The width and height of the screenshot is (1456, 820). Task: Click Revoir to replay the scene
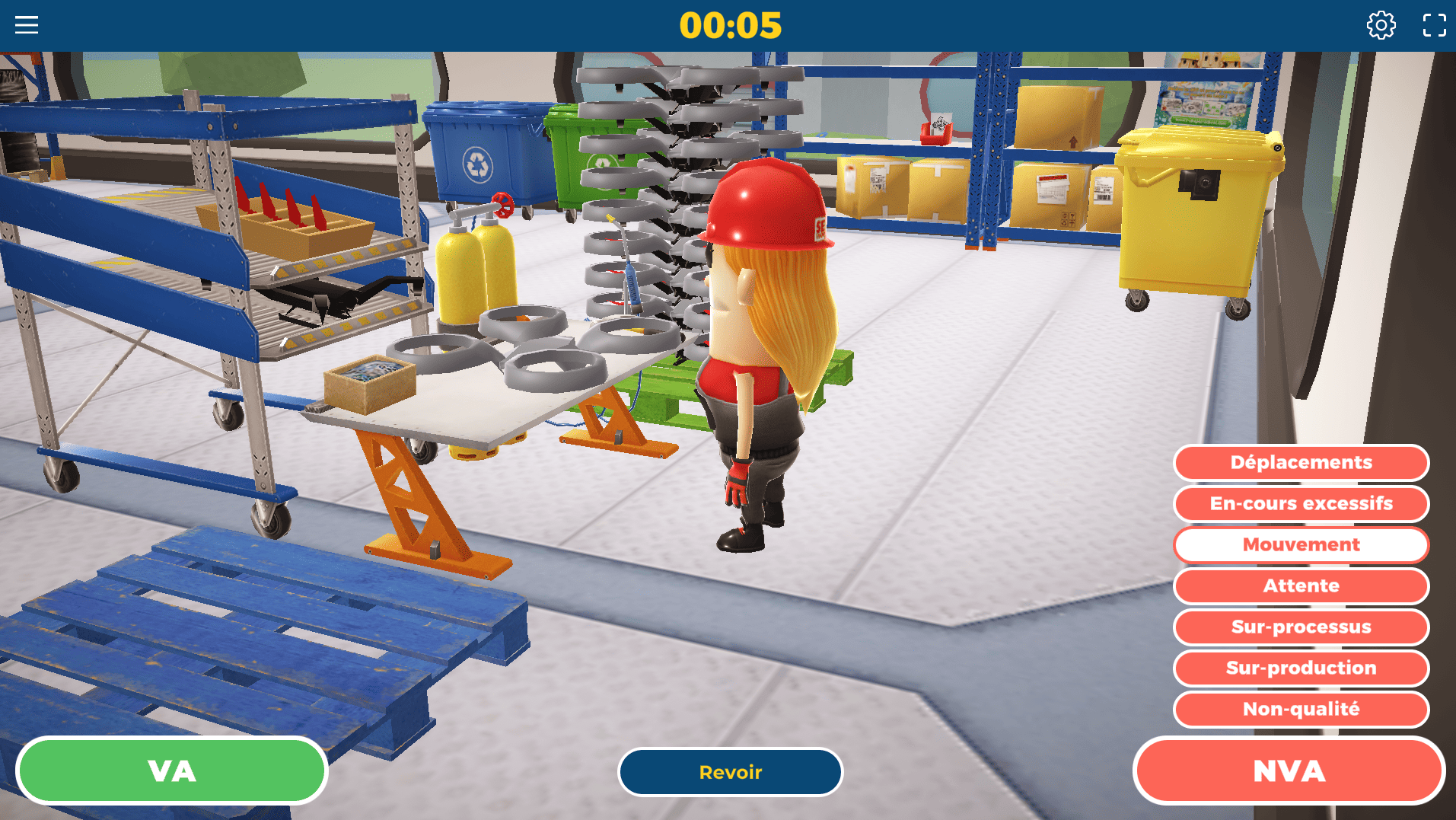tap(730, 772)
